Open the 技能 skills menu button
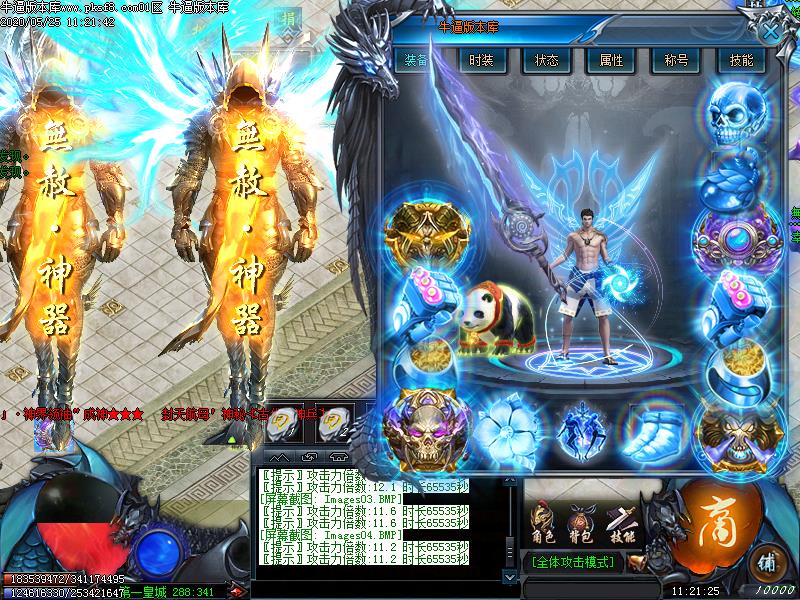 [621, 525]
